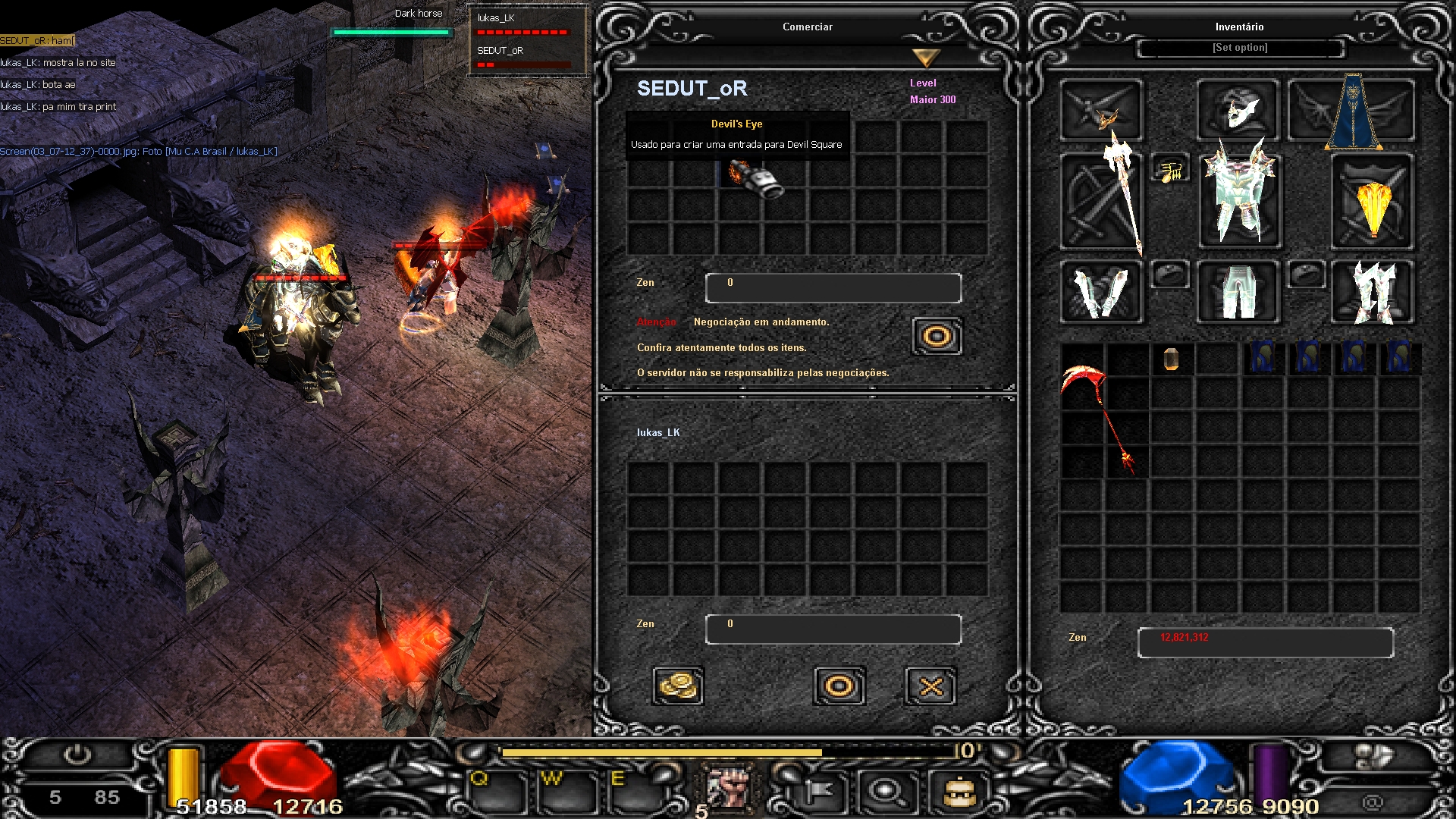Image resolution: width=1456 pixels, height=819 pixels.
Task: Activate the fist skill icon on hotbar
Action: coord(727,786)
